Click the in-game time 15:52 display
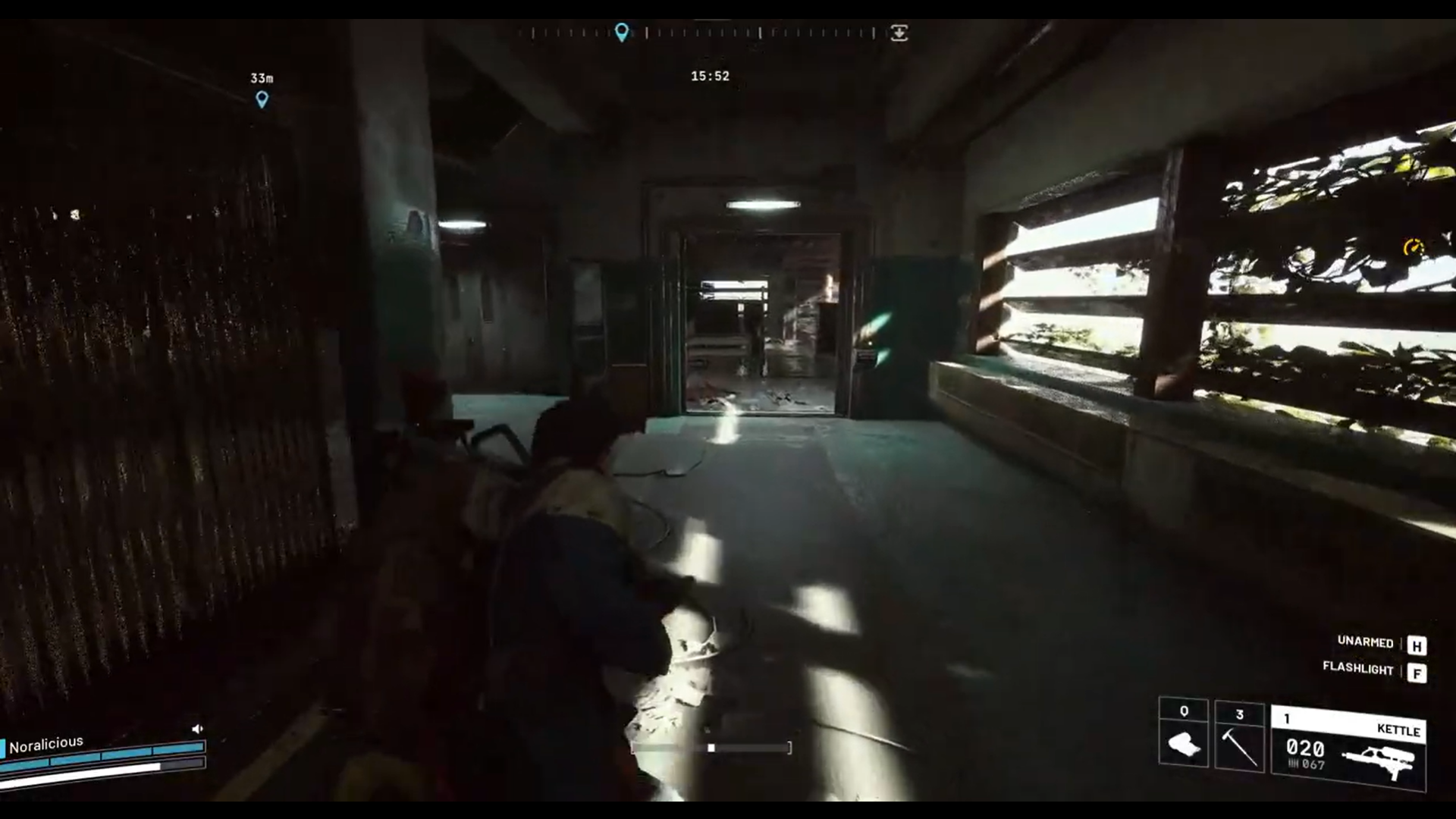This screenshot has width=1456, height=819. (x=710, y=75)
